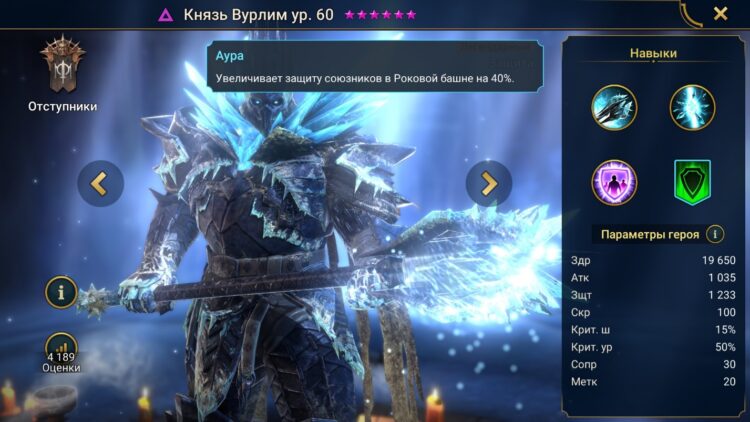Tap the Отступники faction emblem
This screenshot has width=750, height=422.
coord(62,68)
